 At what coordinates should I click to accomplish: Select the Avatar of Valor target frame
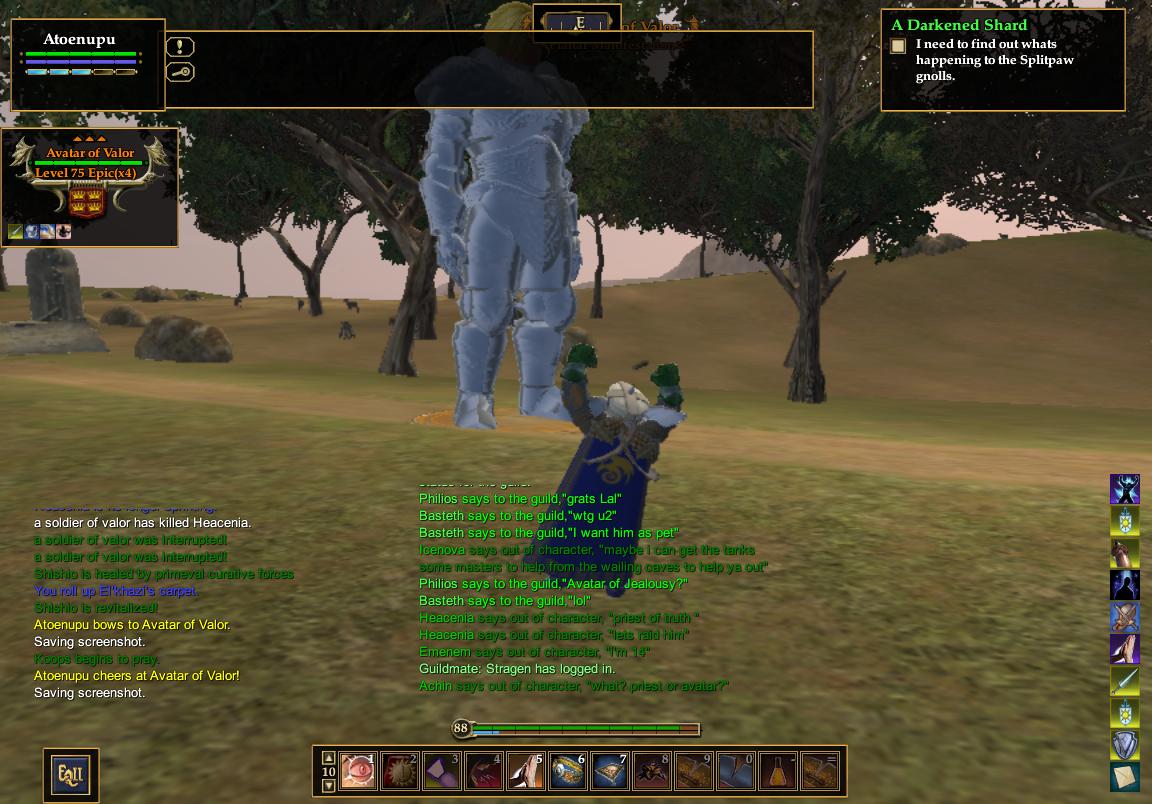90,178
